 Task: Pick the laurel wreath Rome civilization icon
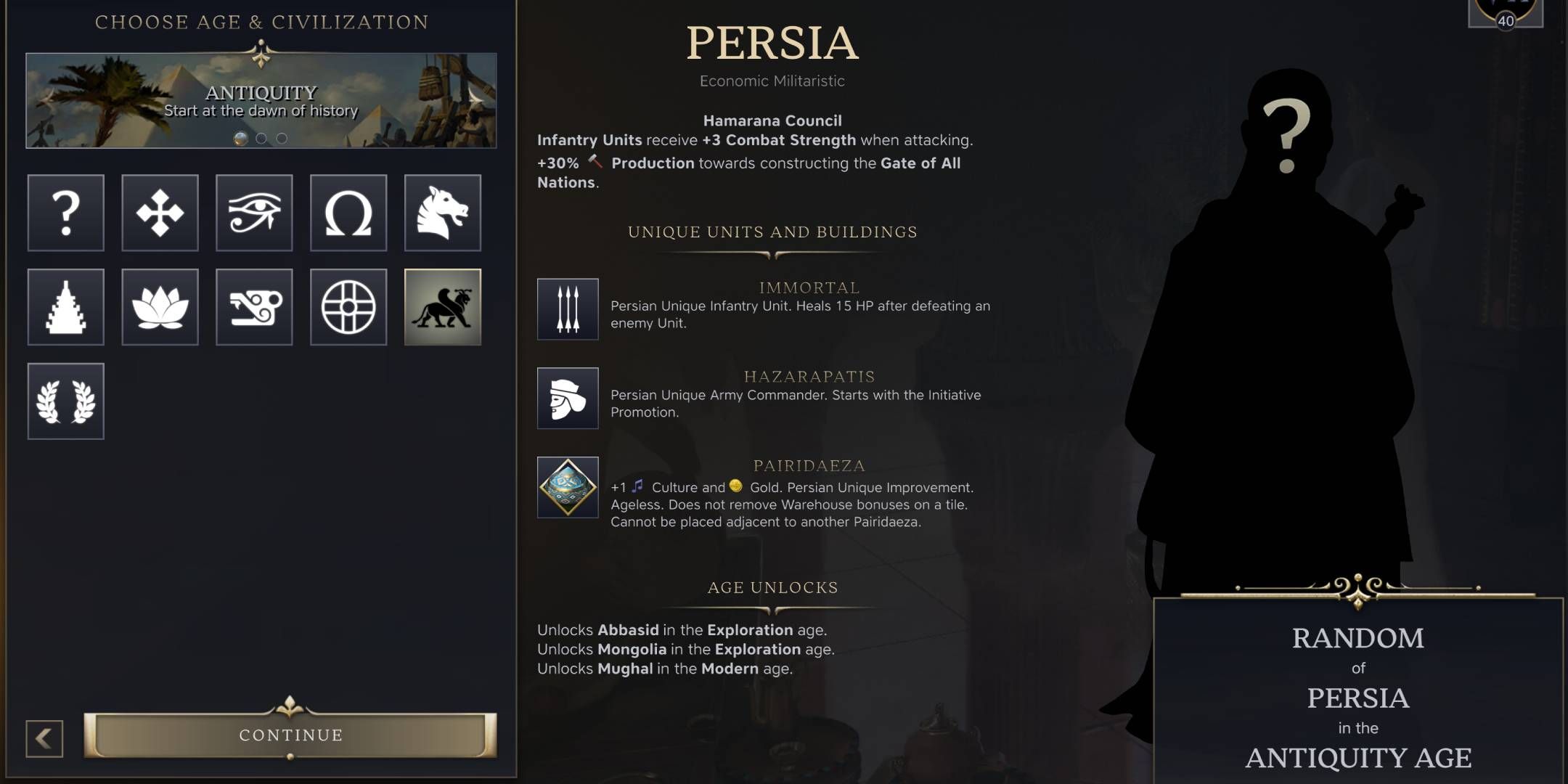click(65, 400)
